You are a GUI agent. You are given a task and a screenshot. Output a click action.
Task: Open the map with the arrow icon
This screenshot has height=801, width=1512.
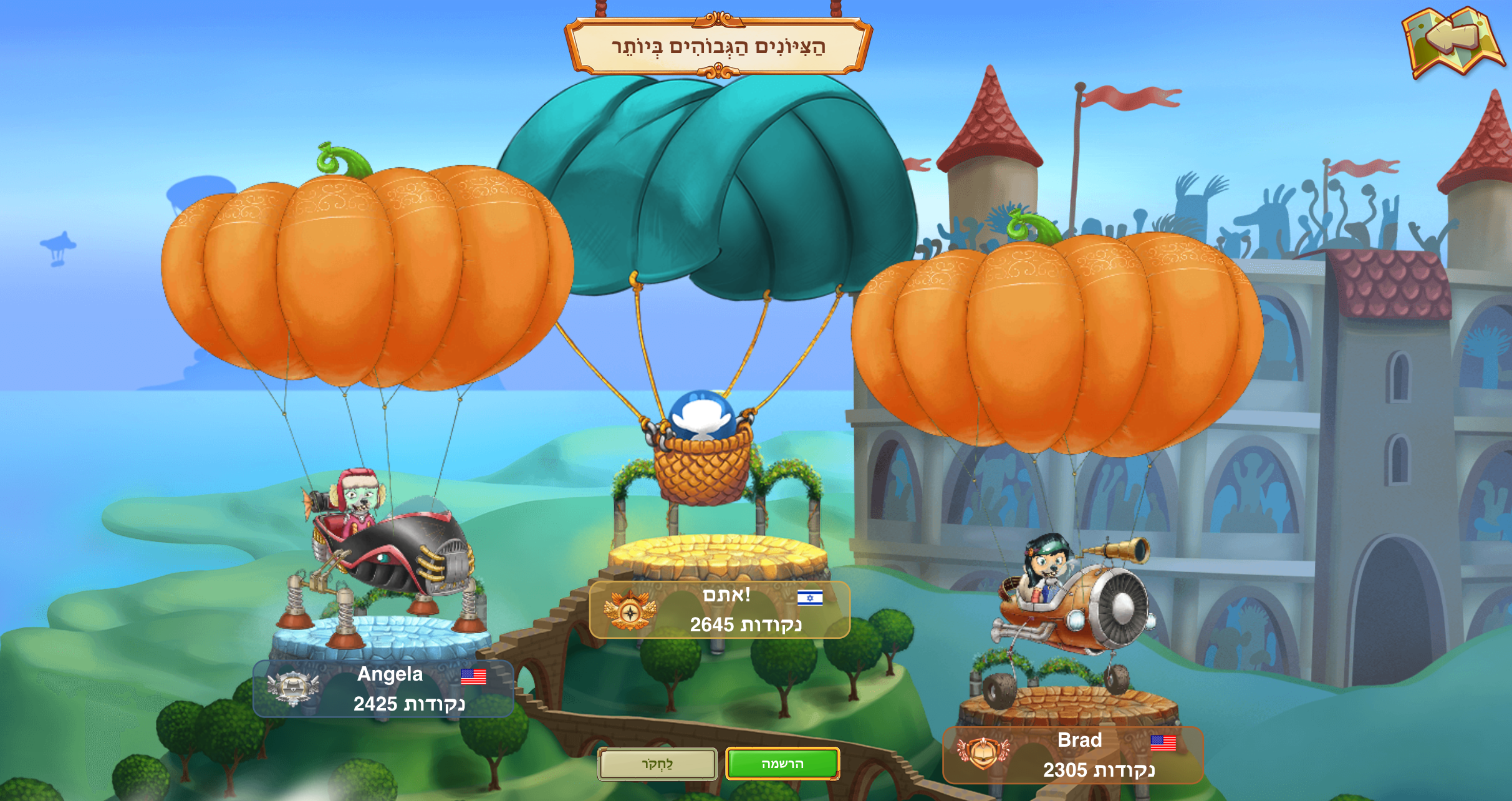point(1452,42)
